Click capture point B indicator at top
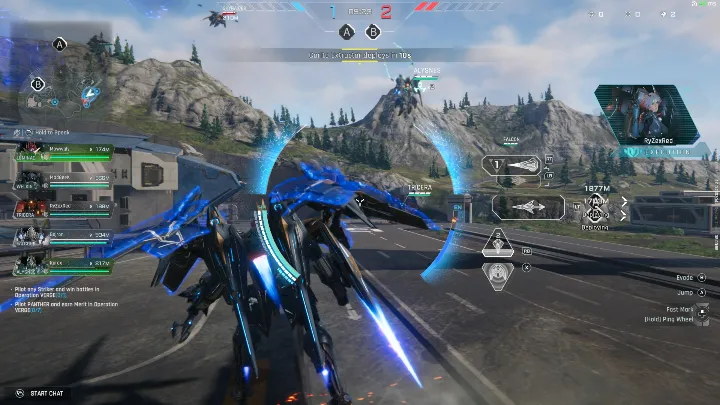The width and height of the screenshot is (720, 405). [x=373, y=31]
